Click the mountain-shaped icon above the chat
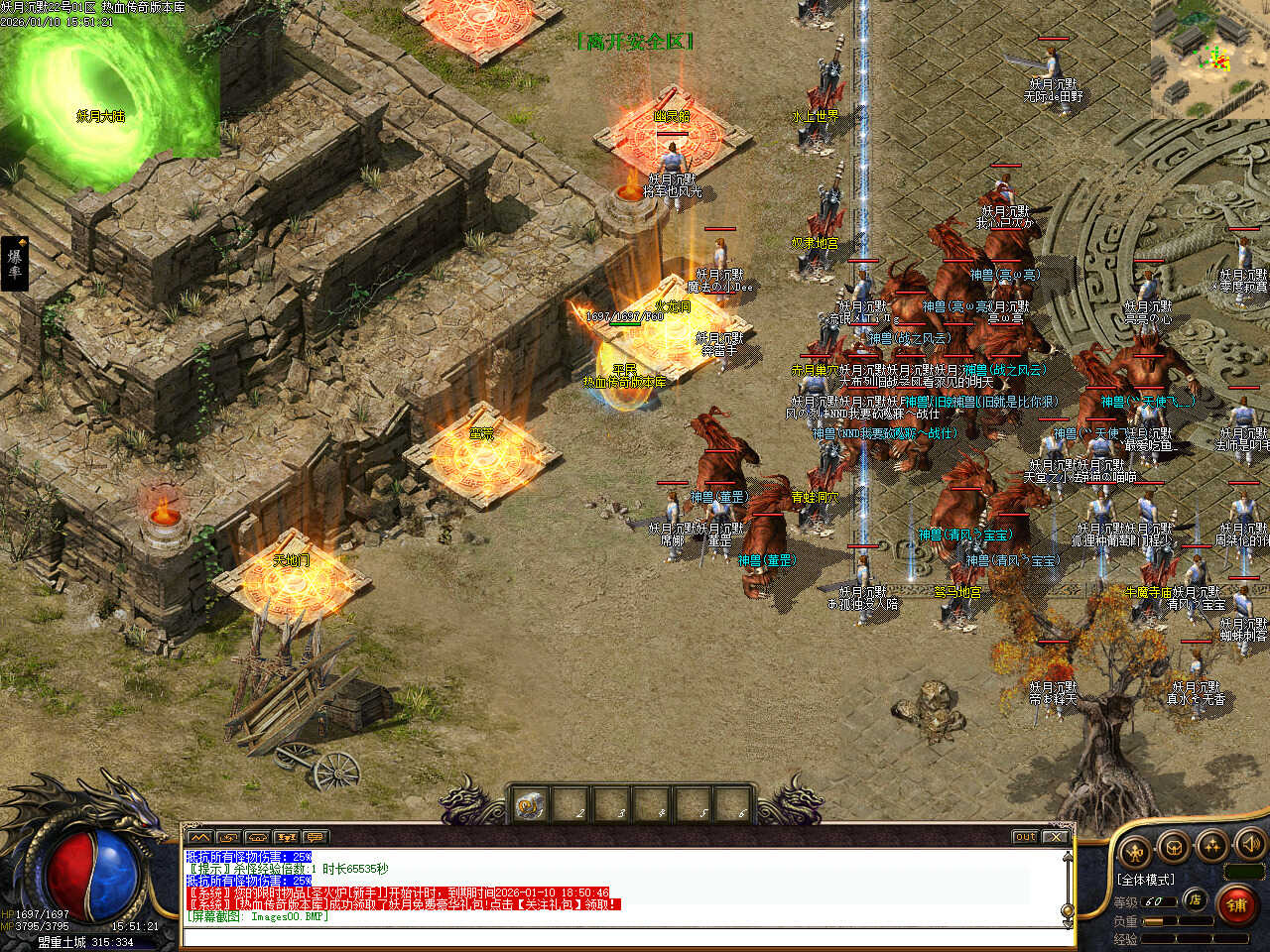1270x952 pixels. pyautogui.click(x=198, y=837)
